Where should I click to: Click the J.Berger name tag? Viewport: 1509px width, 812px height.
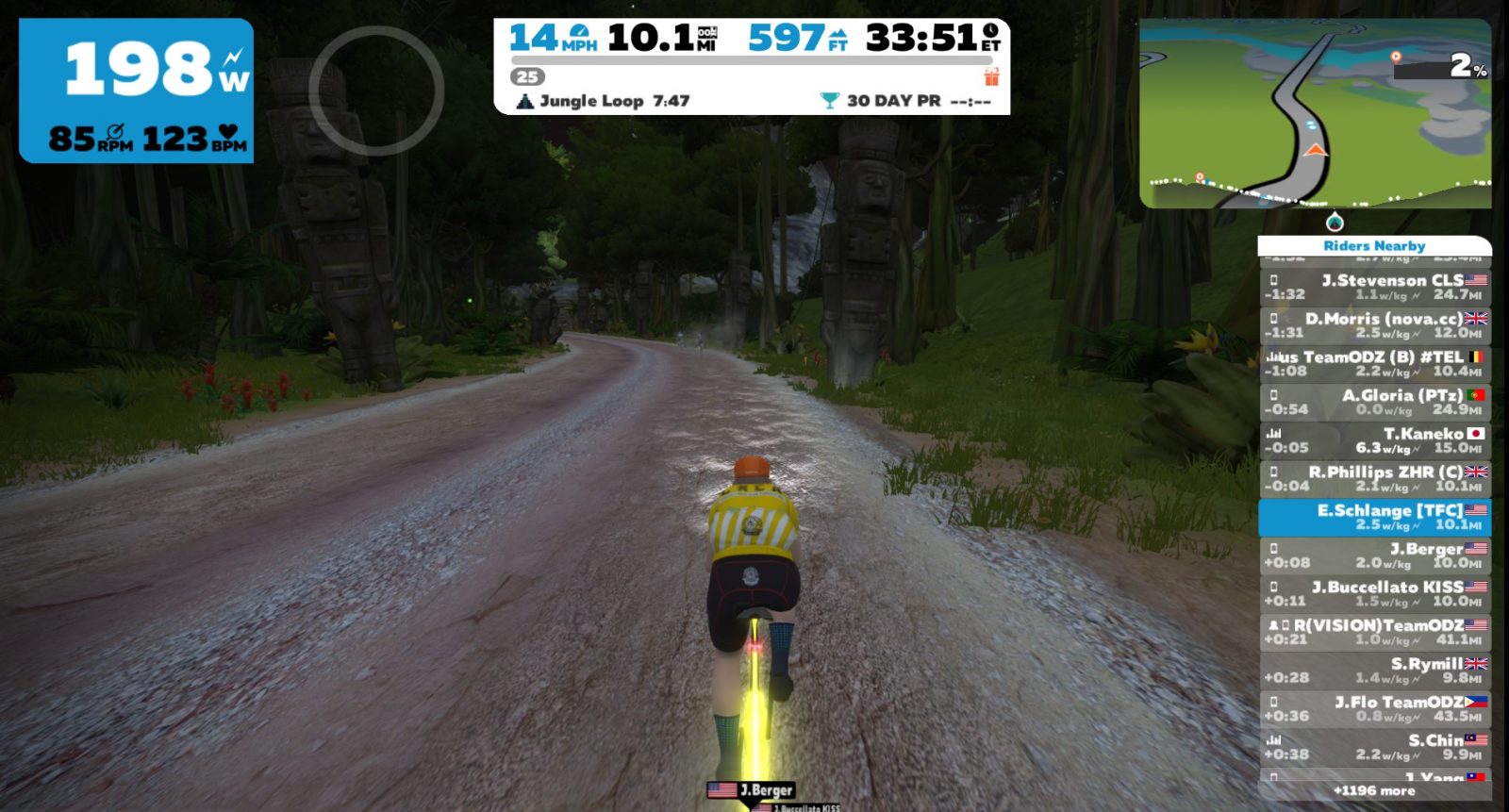[752, 790]
